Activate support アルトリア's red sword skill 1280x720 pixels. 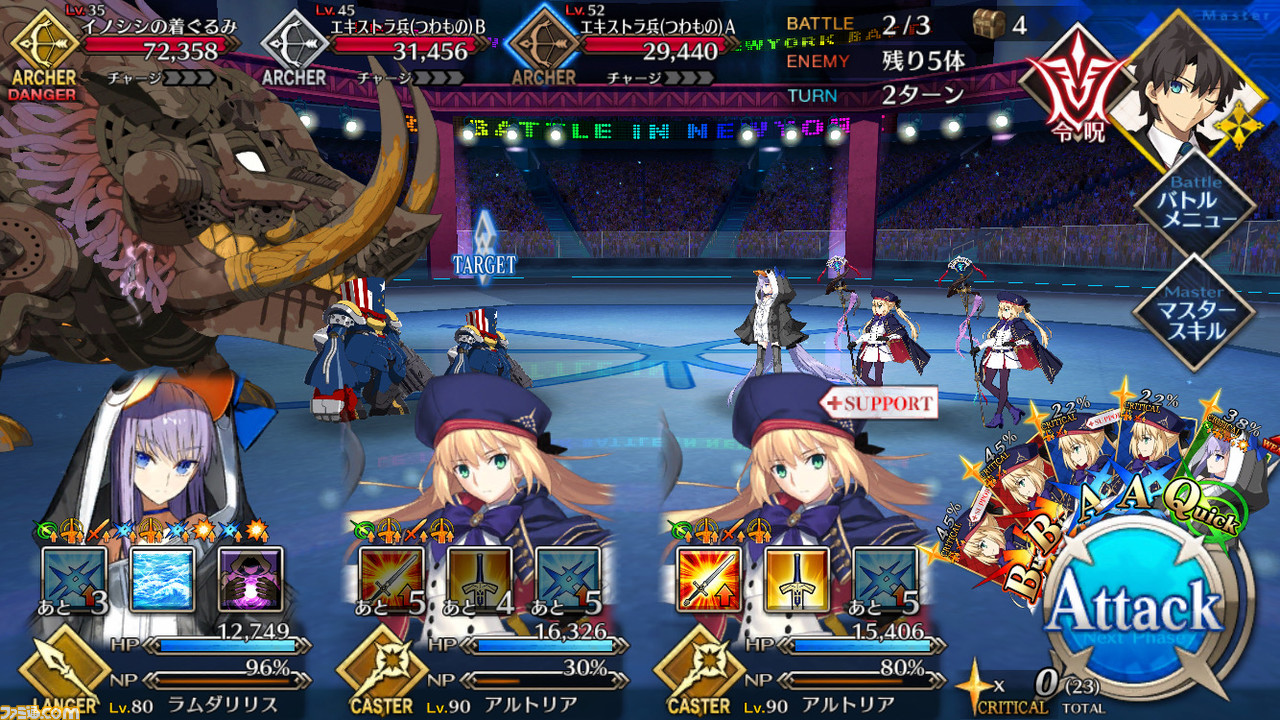pos(709,579)
